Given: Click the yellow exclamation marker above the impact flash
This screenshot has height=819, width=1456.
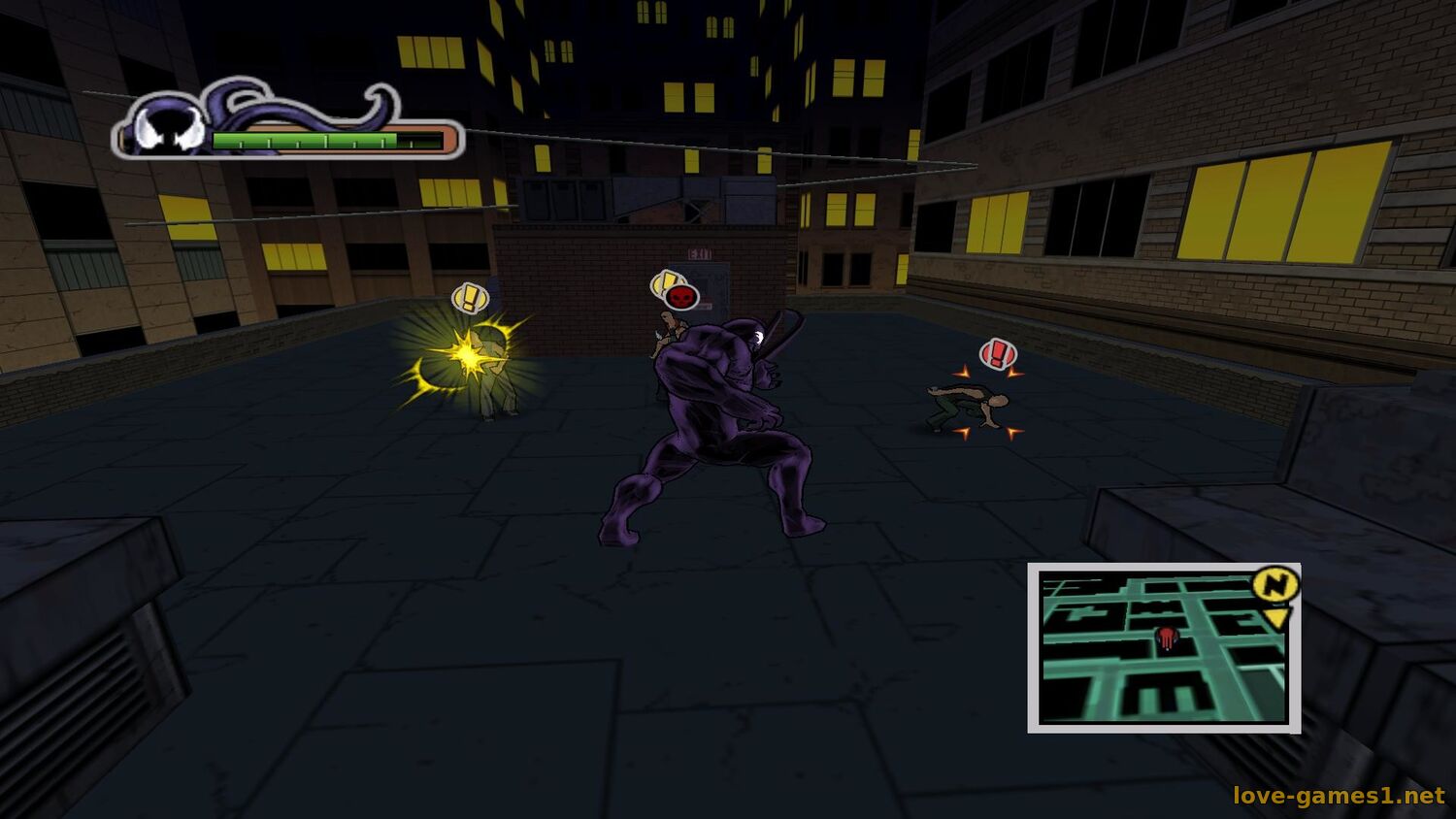Looking at the screenshot, I should point(470,298).
